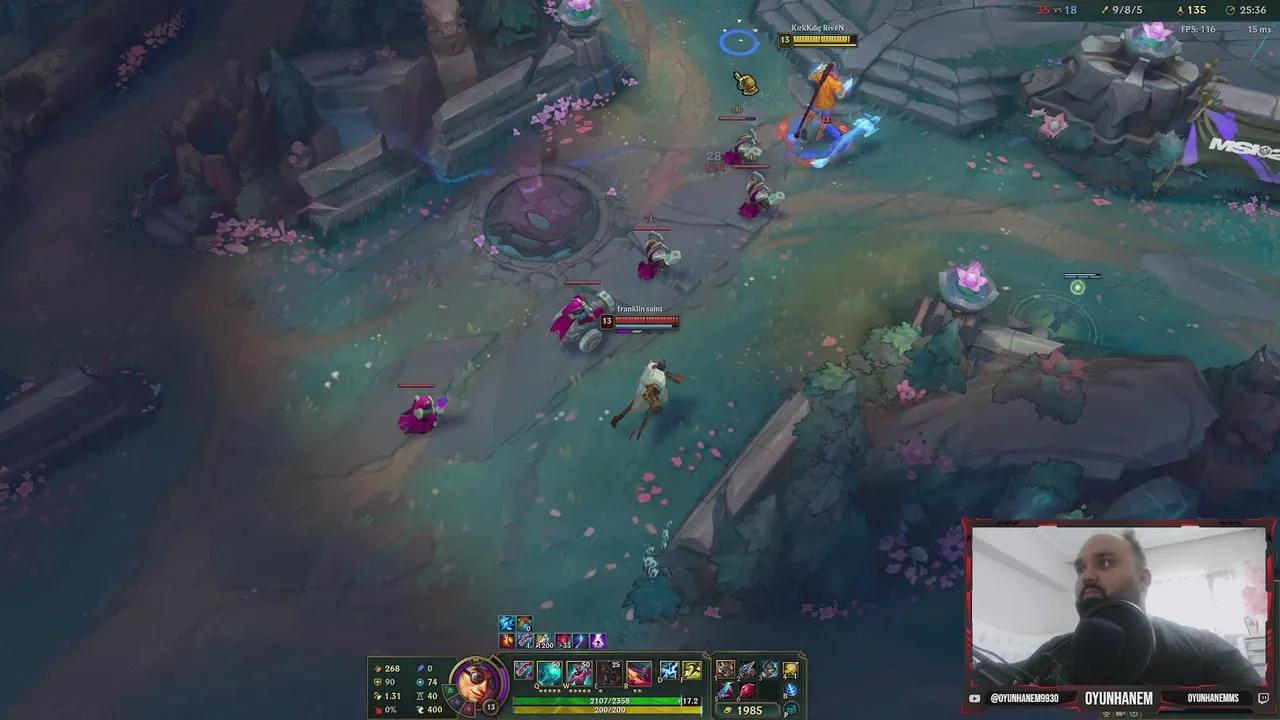
Task: Activate the W ability icon
Action: tap(577, 673)
